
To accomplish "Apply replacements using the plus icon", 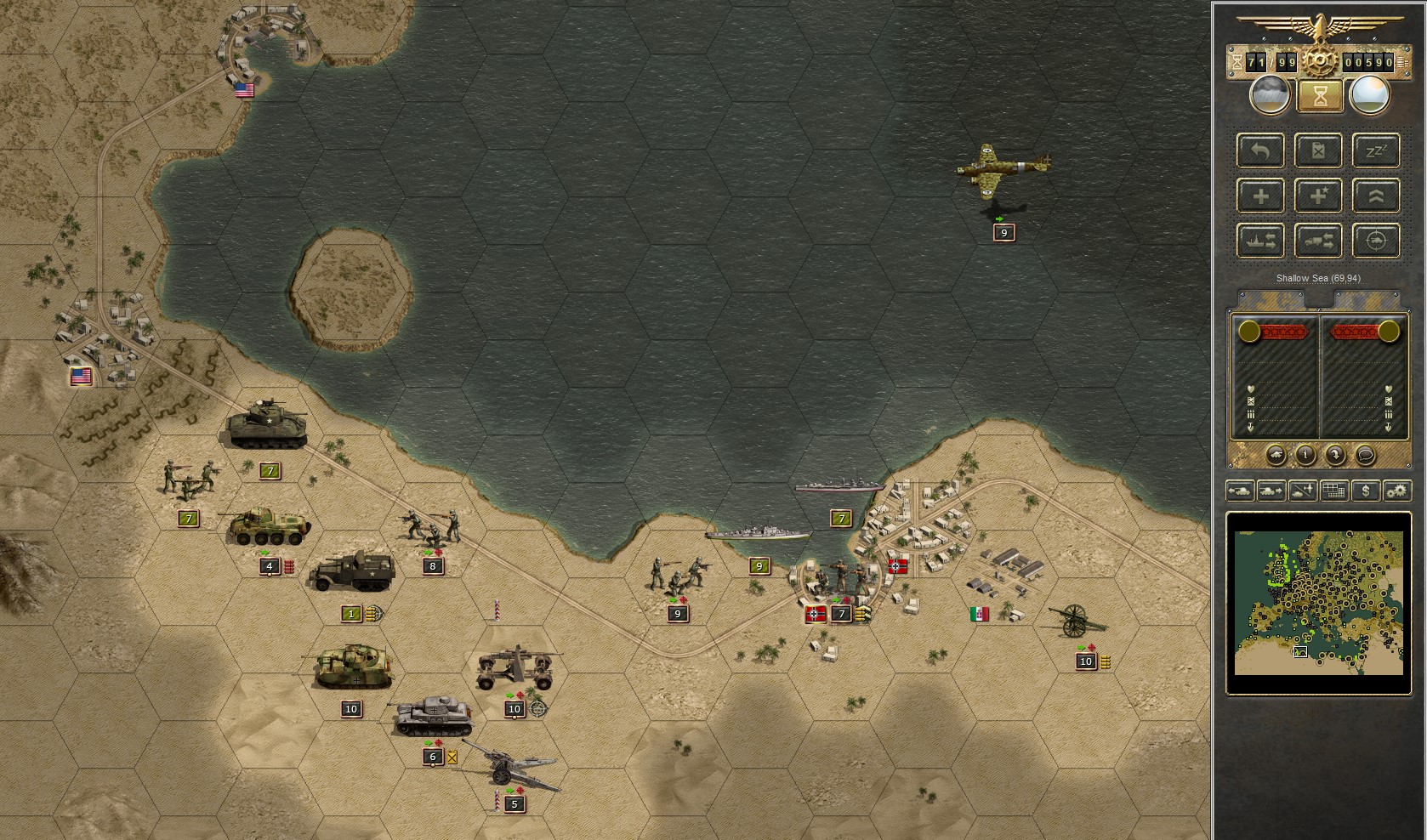I will (x=1261, y=196).
